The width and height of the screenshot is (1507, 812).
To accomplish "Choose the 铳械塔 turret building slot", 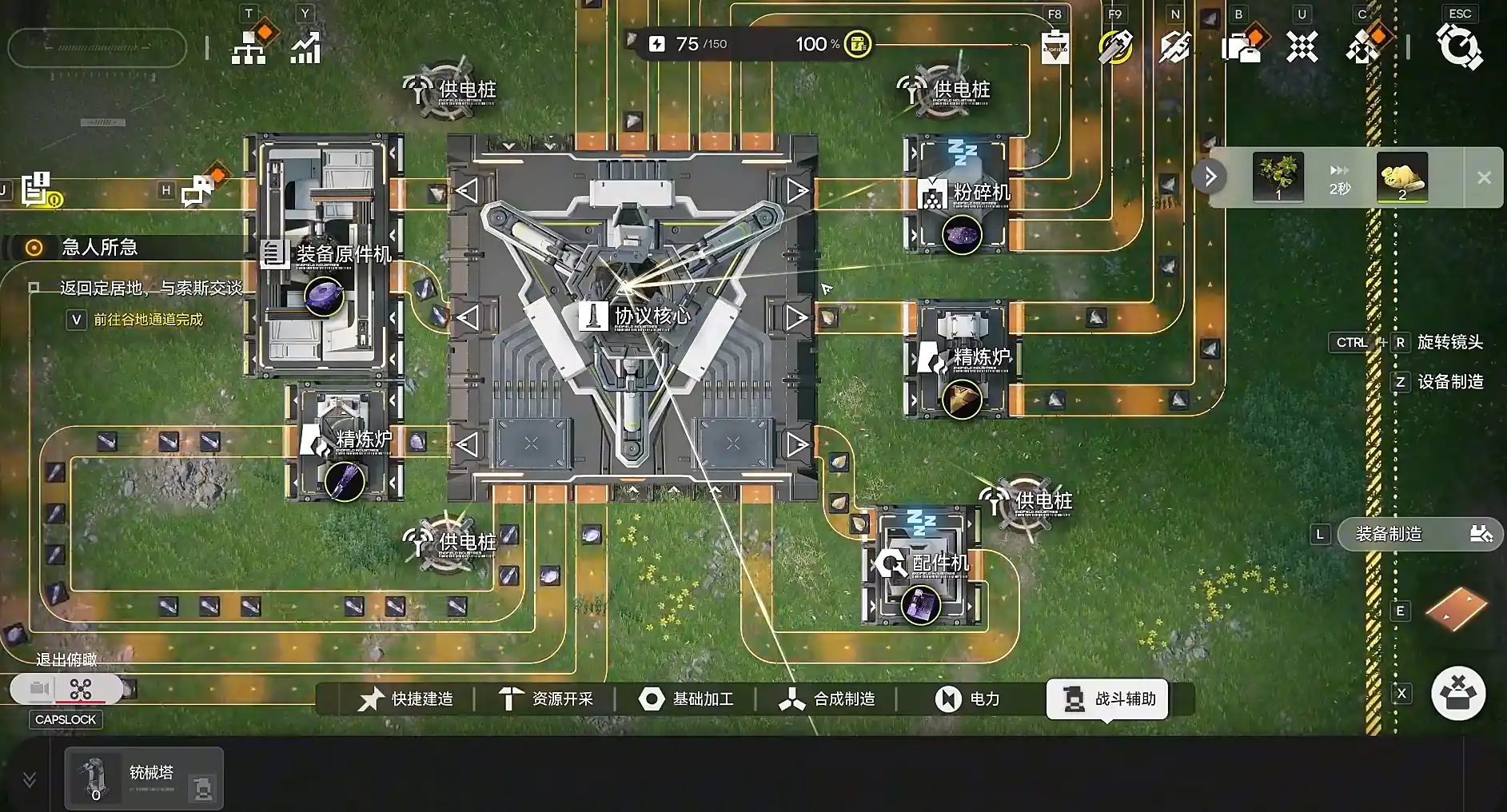I will tap(144, 778).
